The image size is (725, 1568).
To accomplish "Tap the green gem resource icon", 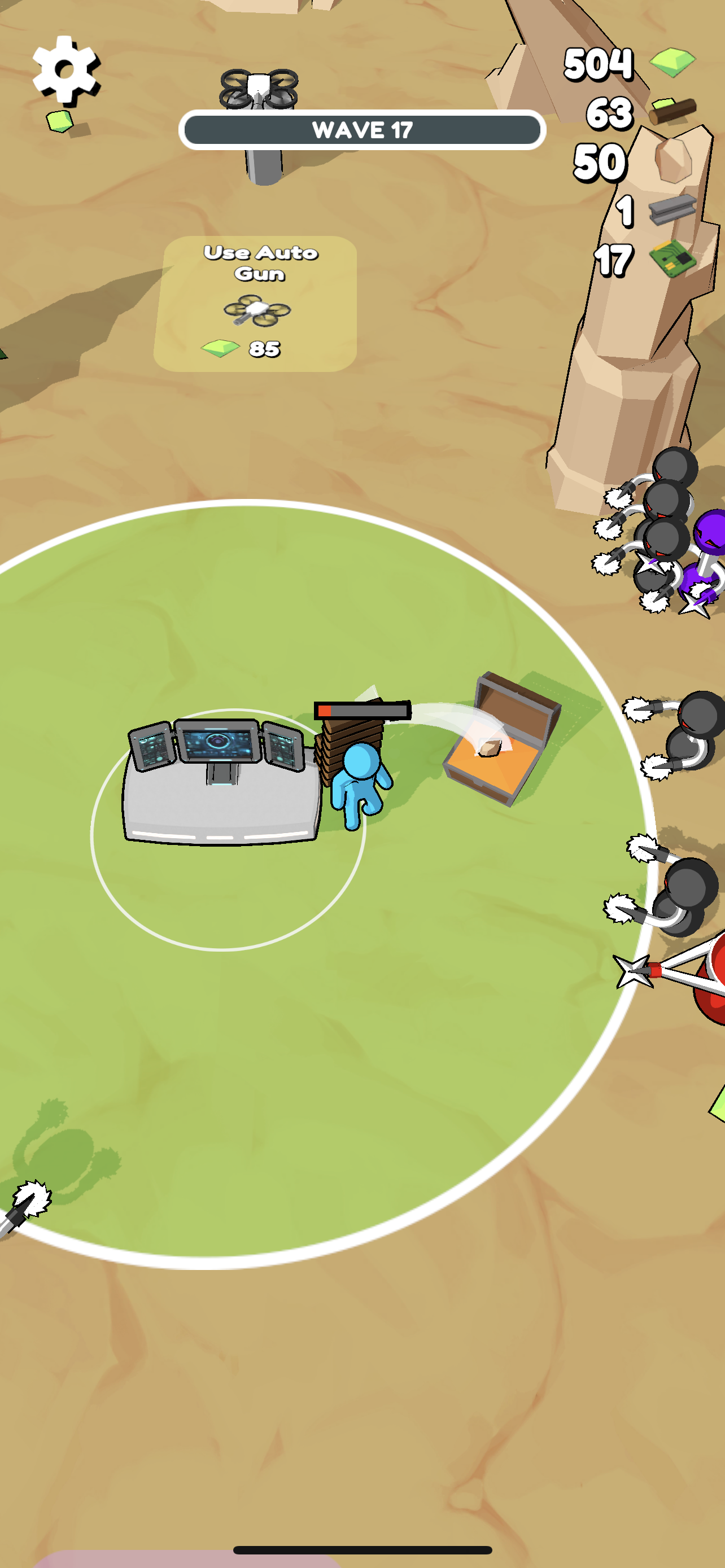I will [671, 61].
